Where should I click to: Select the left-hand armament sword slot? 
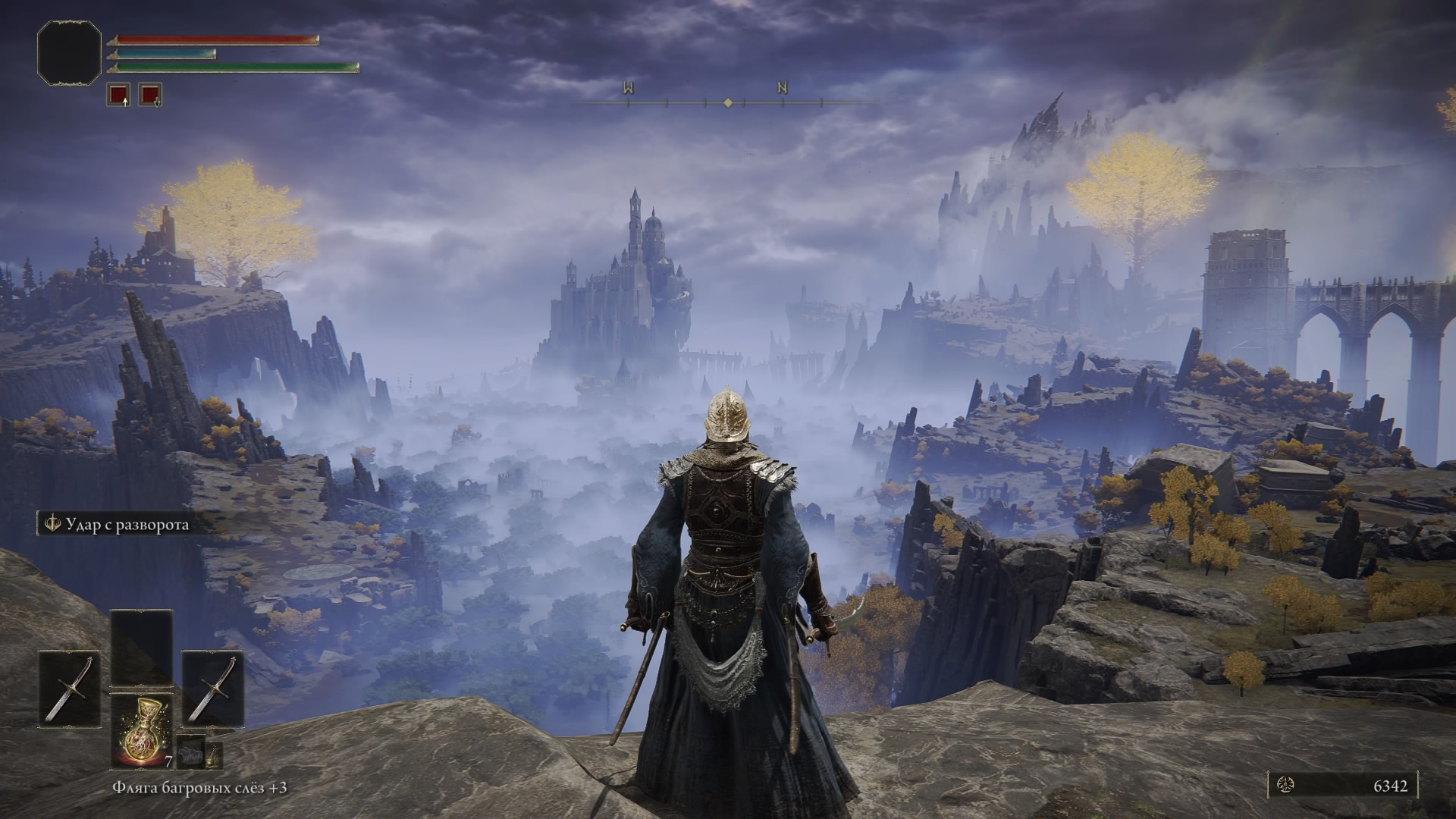click(69, 689)
